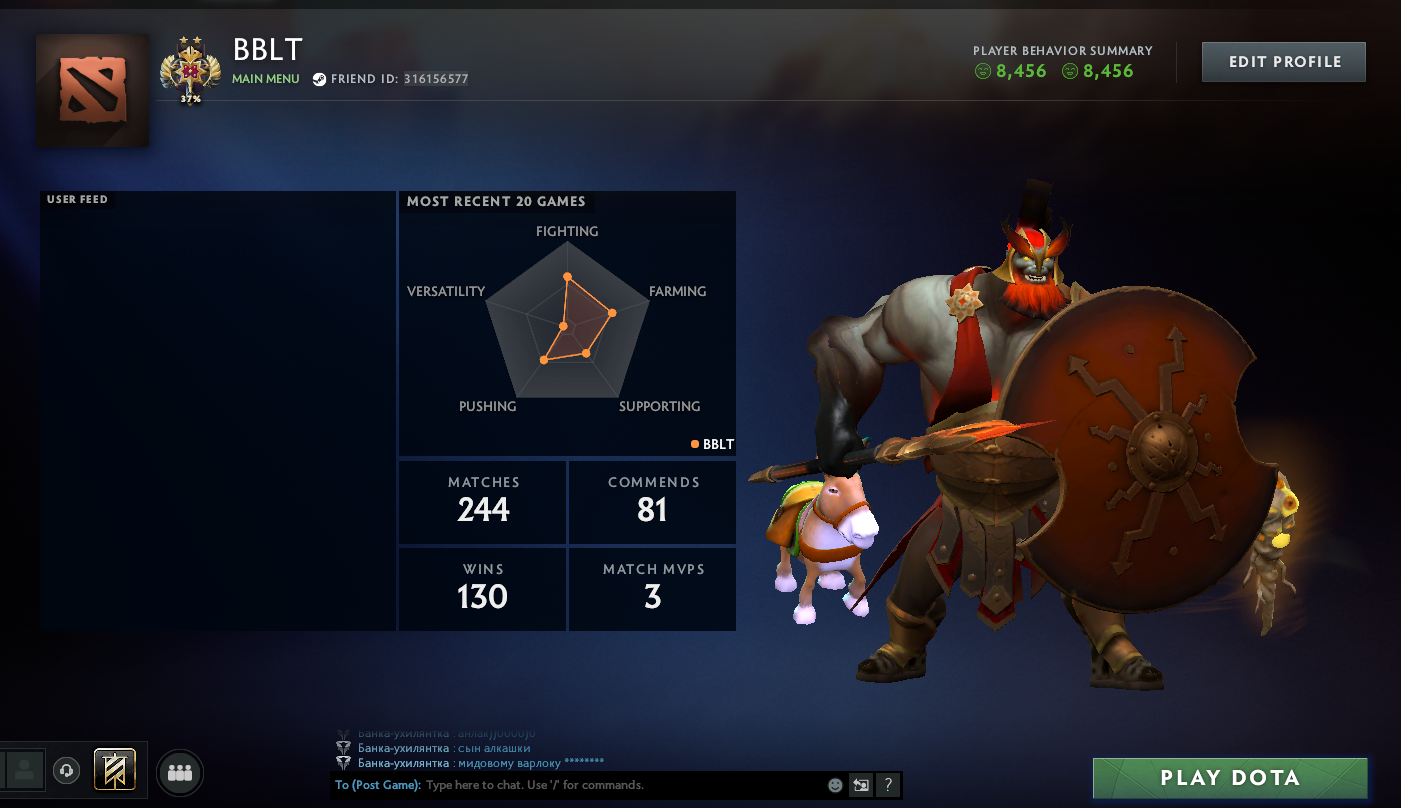Click the friends group icon near bottom left
1401x808 pixels.
point(179,771)
